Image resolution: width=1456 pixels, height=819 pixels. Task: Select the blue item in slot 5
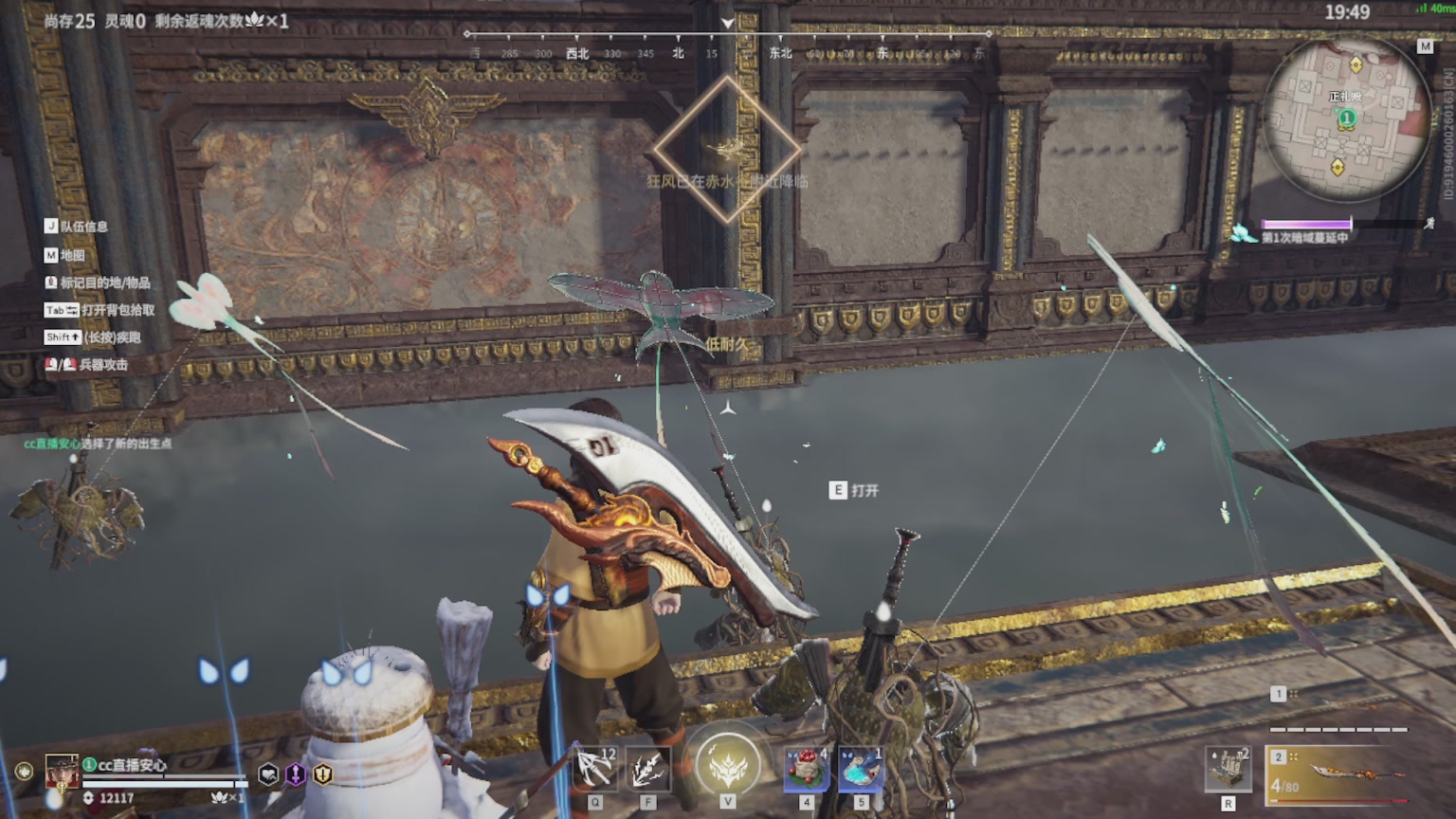pyautogui.click(x=861, y=768)
